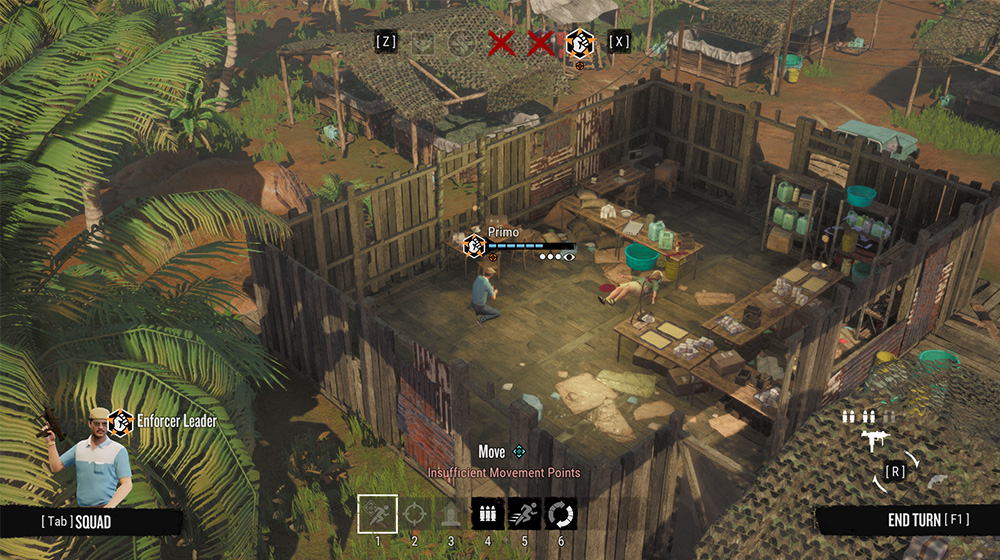Viewport: 1000px width, 560px height.
Task: Select the active fist unit in turn order
Action: point(578,42)
